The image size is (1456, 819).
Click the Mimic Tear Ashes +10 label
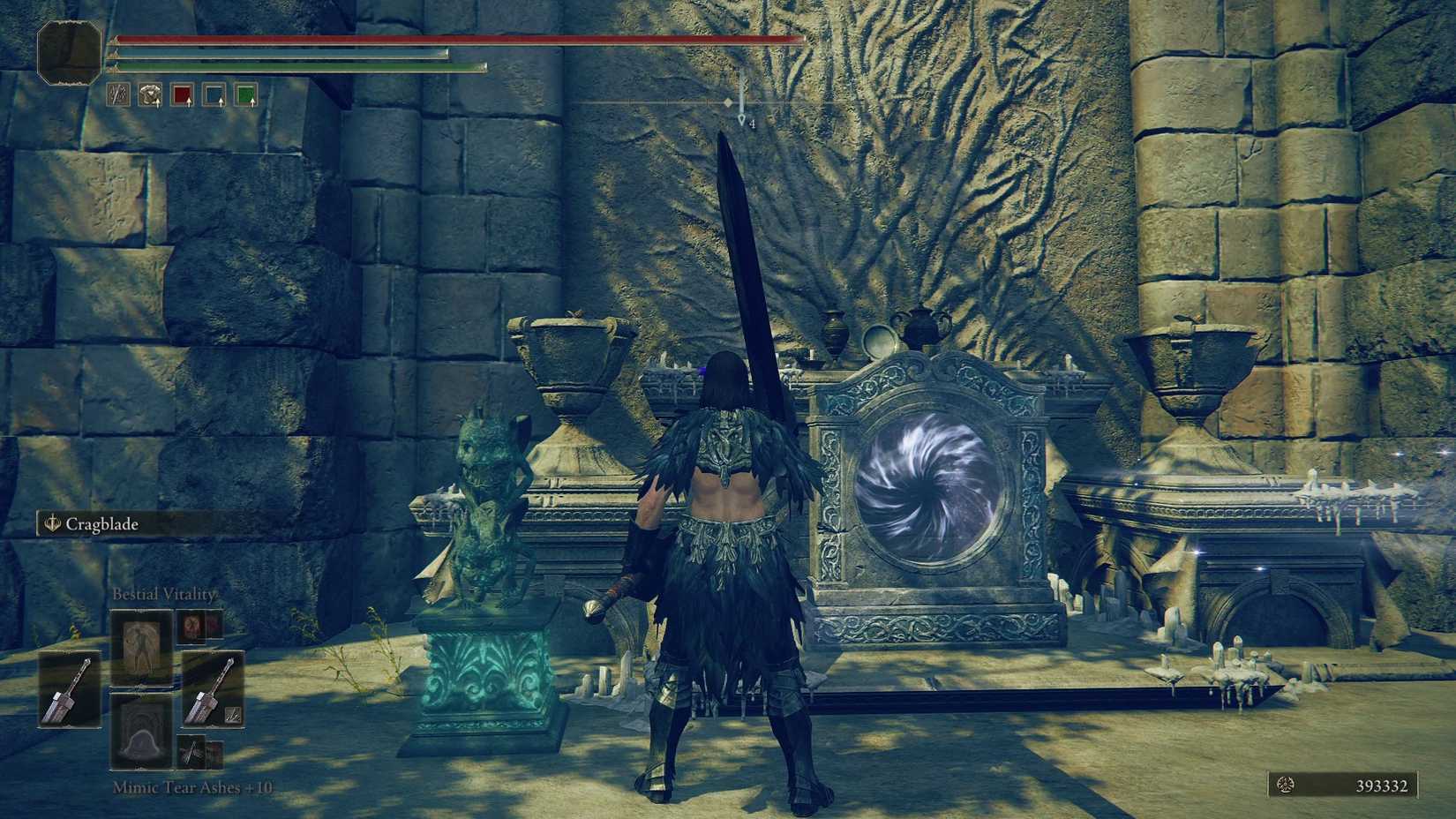click(x=192, y=788)
